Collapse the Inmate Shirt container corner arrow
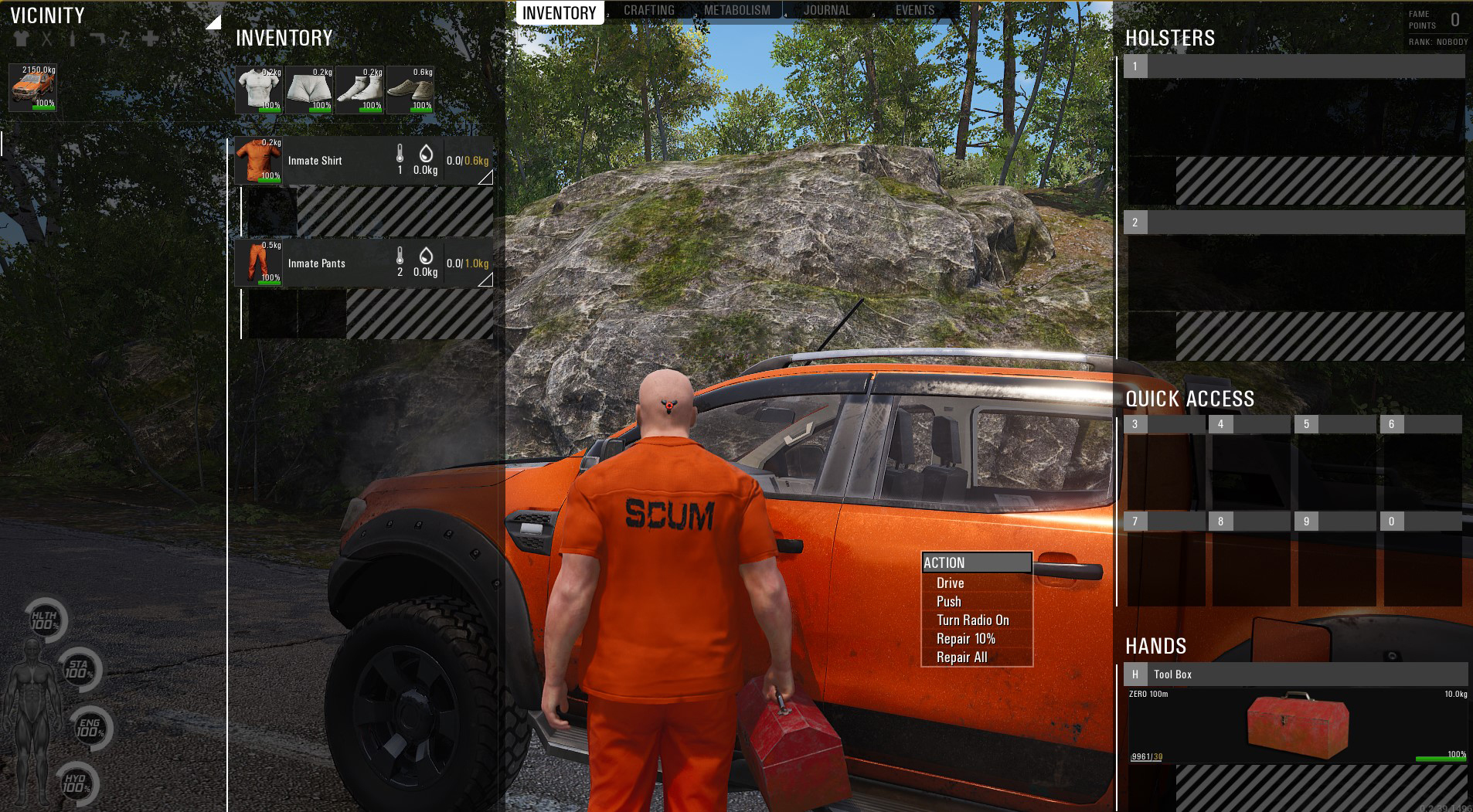The width and height of the screenshot is (1473, 812). point(485,178)
